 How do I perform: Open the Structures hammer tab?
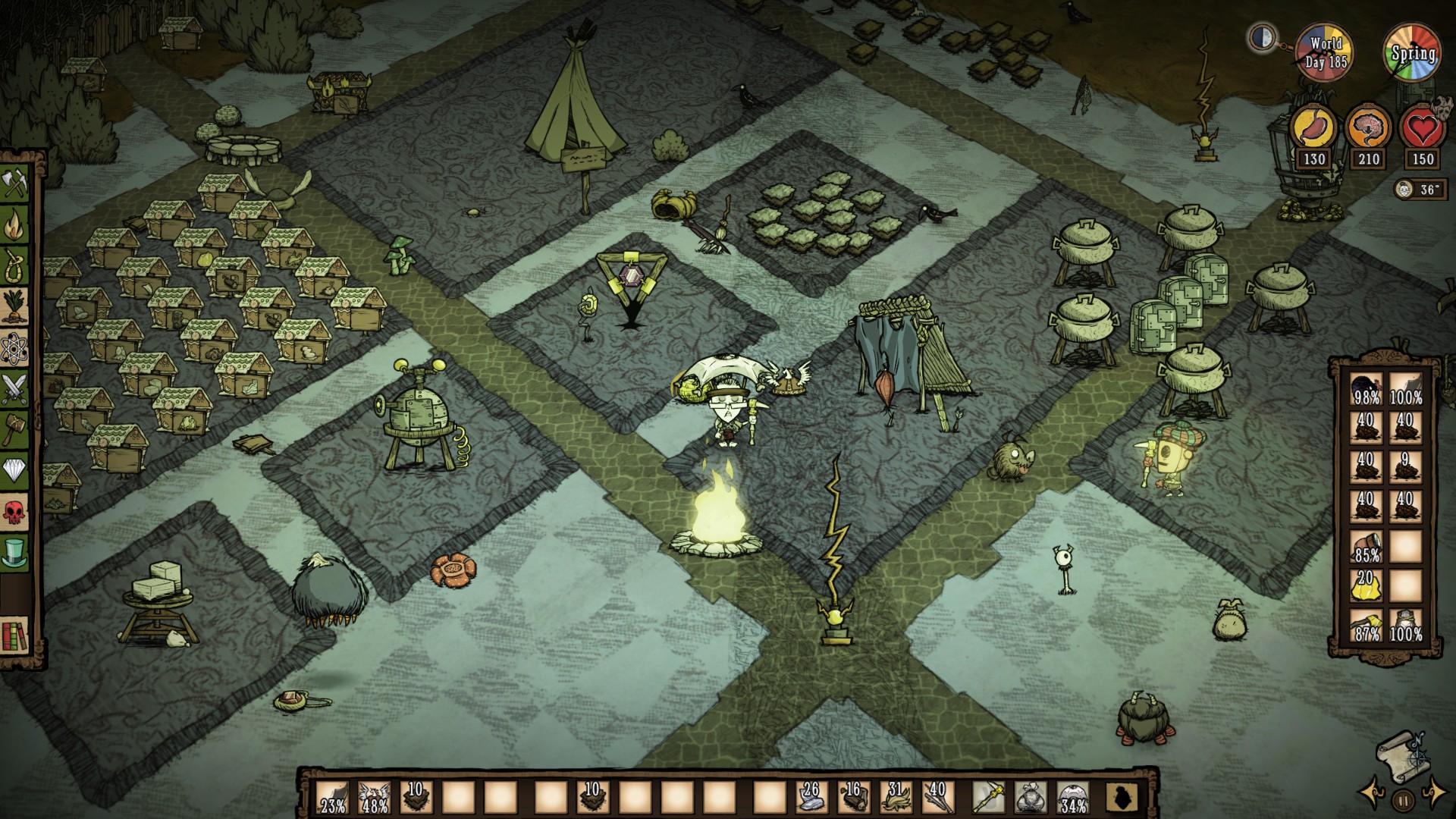[x=15, y=430]
